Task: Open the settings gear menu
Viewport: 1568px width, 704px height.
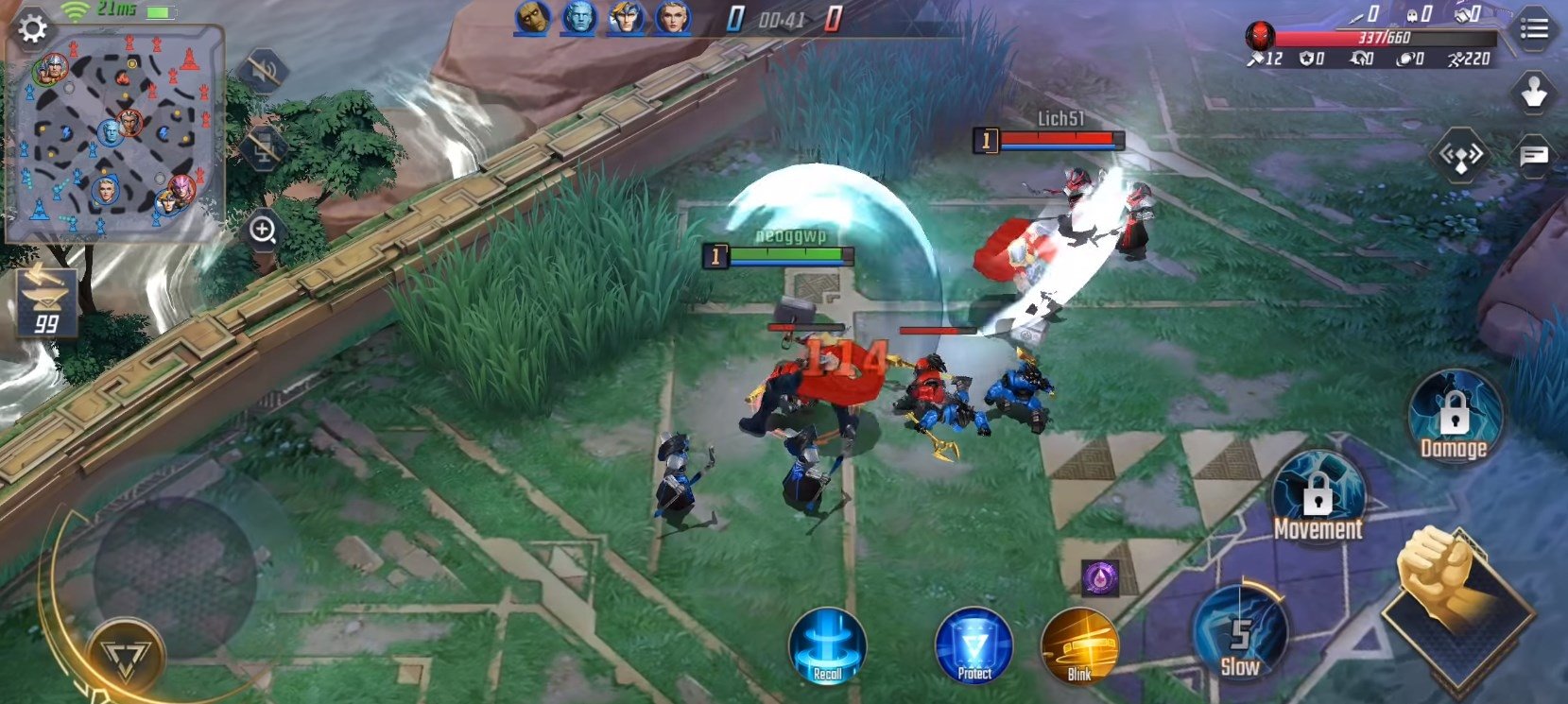Action: [x=32, y=28]
